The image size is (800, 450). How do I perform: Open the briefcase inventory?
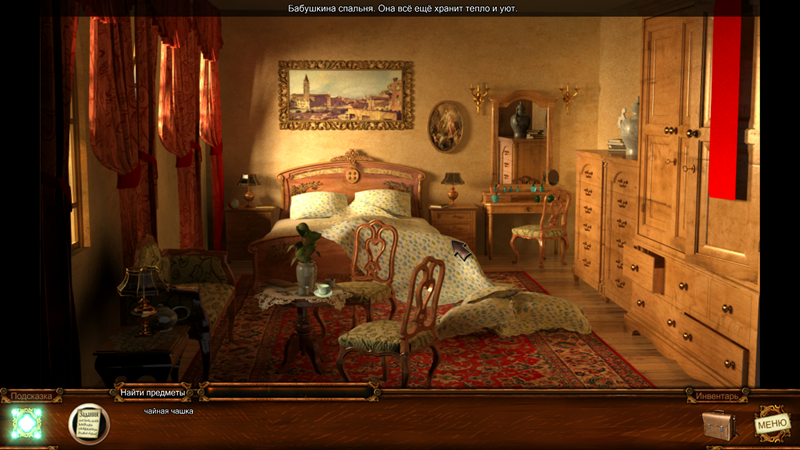718,425
